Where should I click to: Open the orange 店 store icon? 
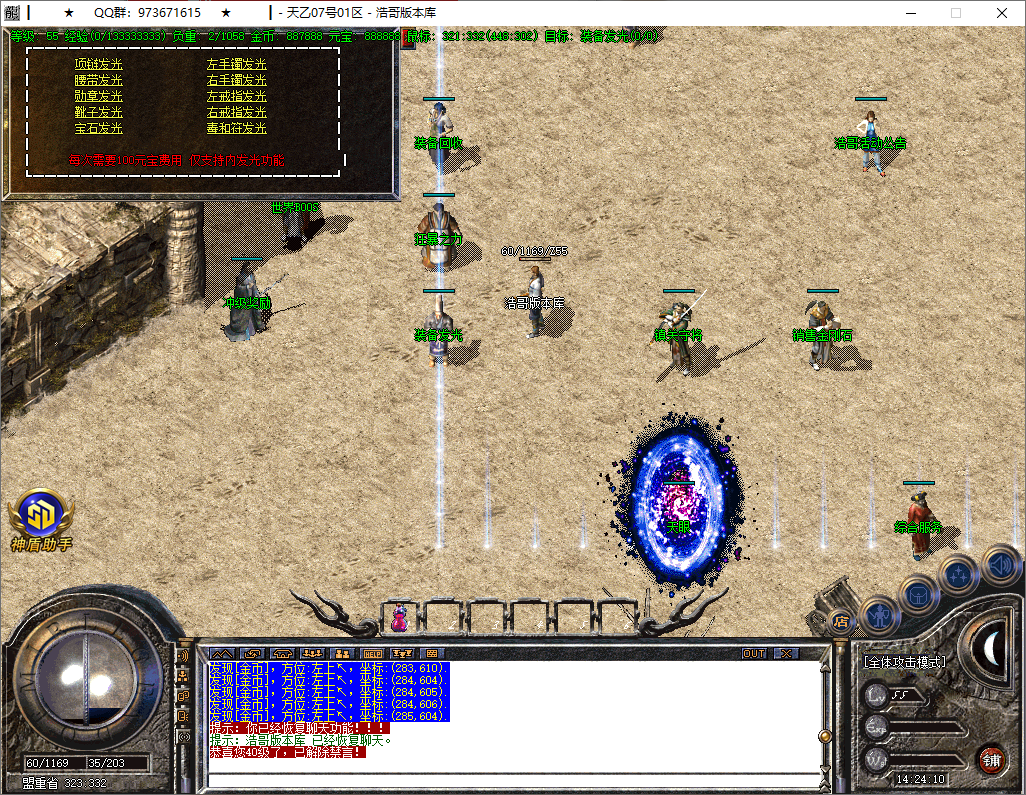pyautogui.click(x=841, y=622)
